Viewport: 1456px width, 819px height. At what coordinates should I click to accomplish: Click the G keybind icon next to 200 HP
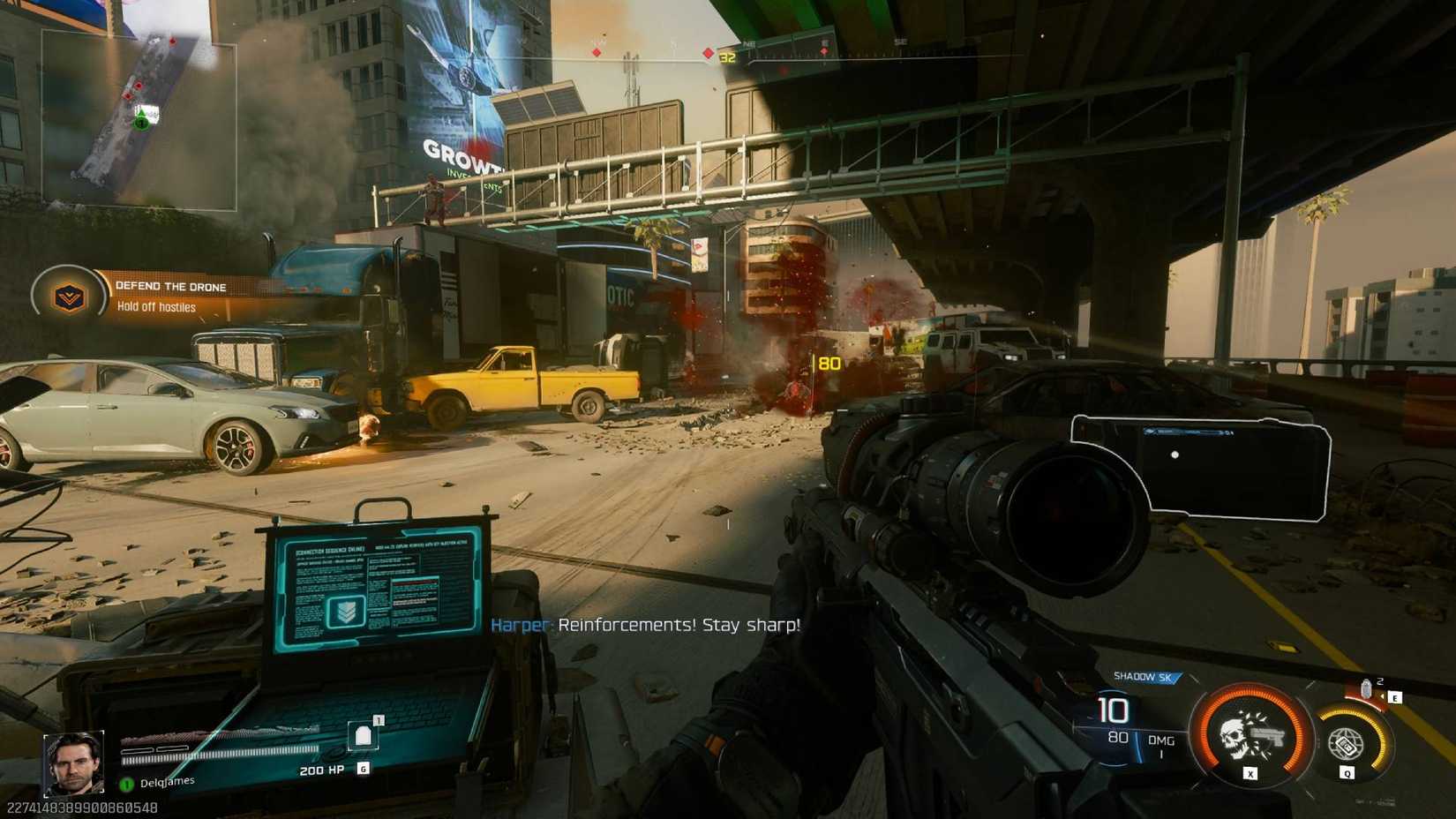364,769
